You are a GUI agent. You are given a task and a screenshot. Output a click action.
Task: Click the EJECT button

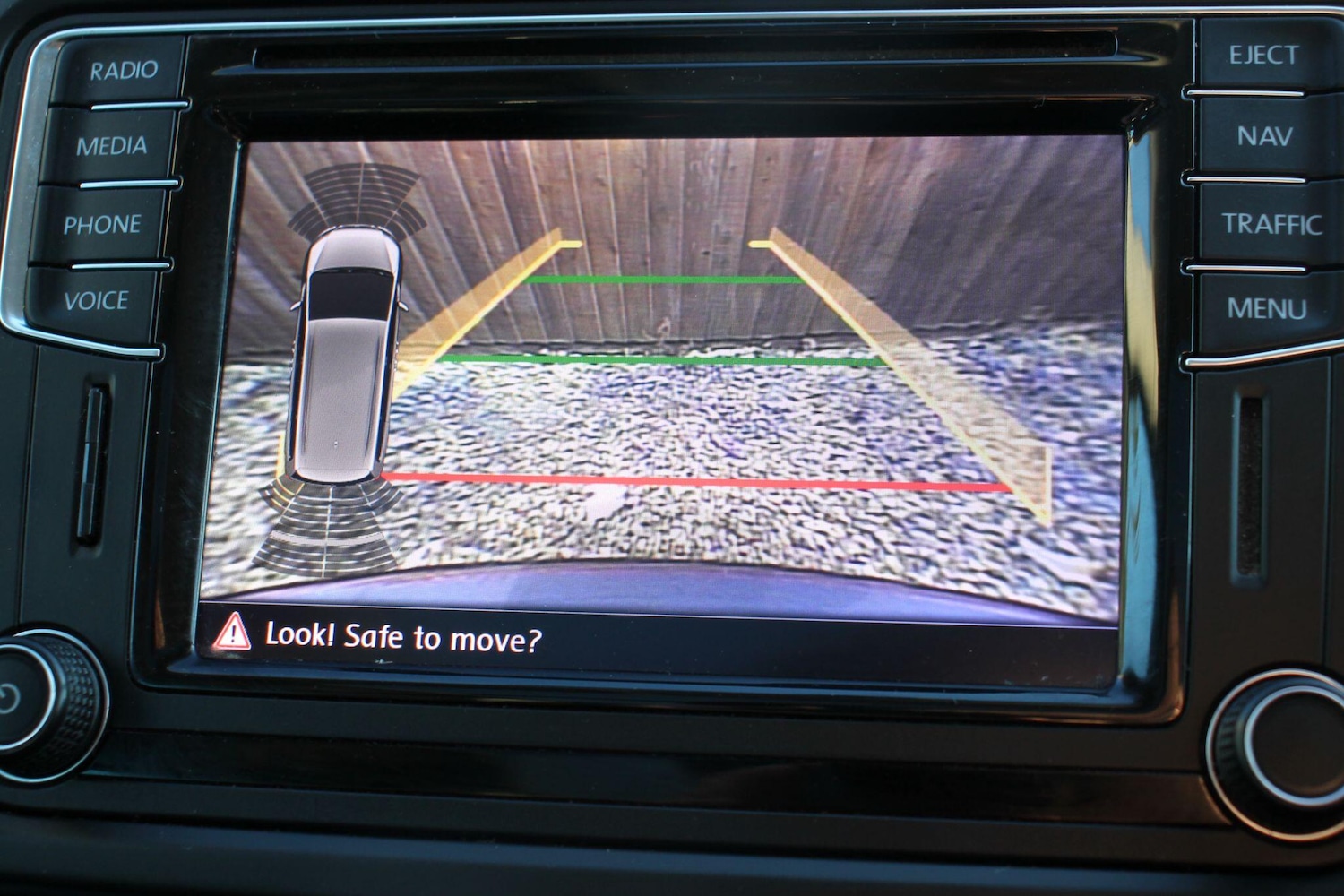point(1262,56)
